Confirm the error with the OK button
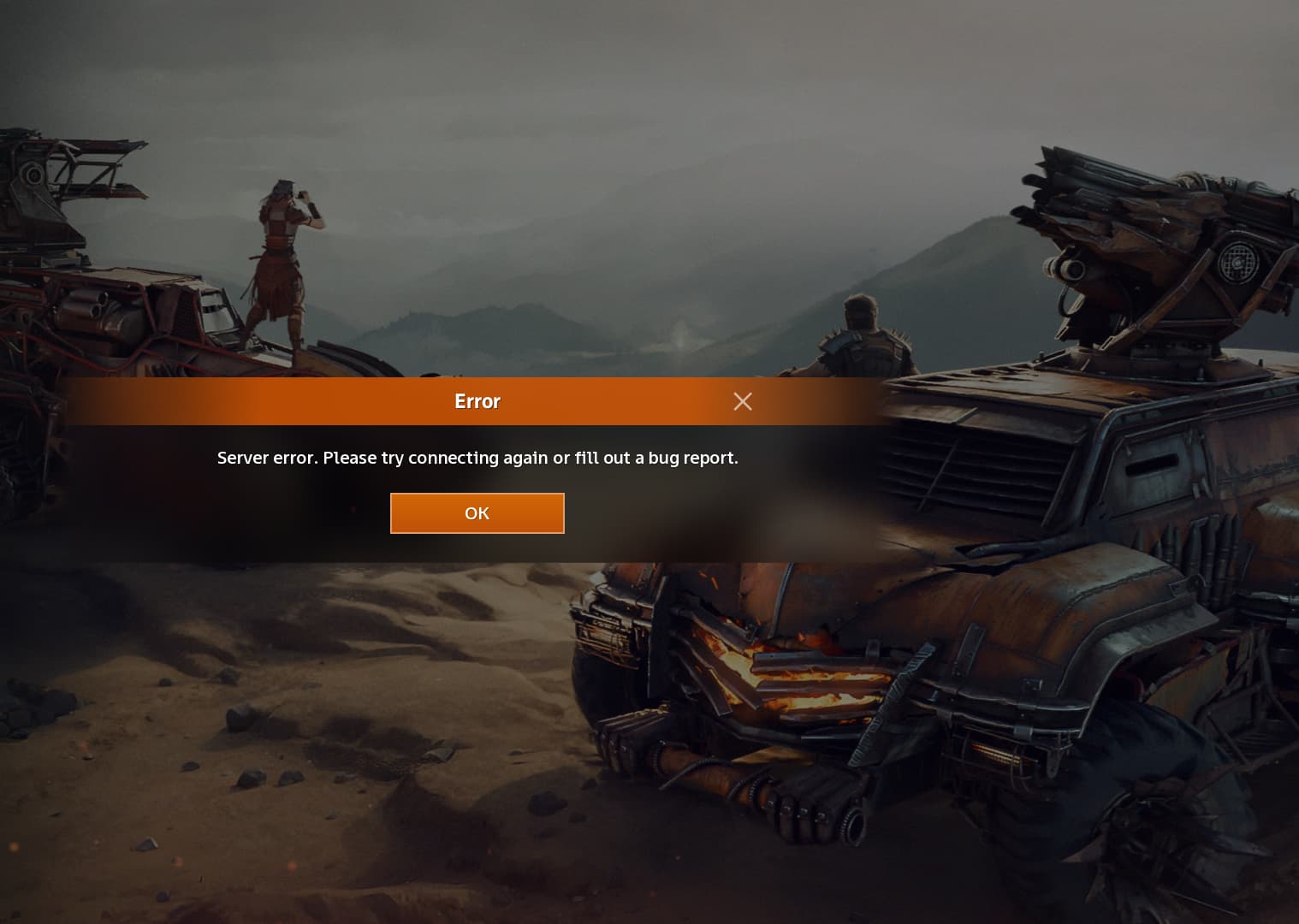Screen dimensions: 1299x924 (x=477, y=513)
